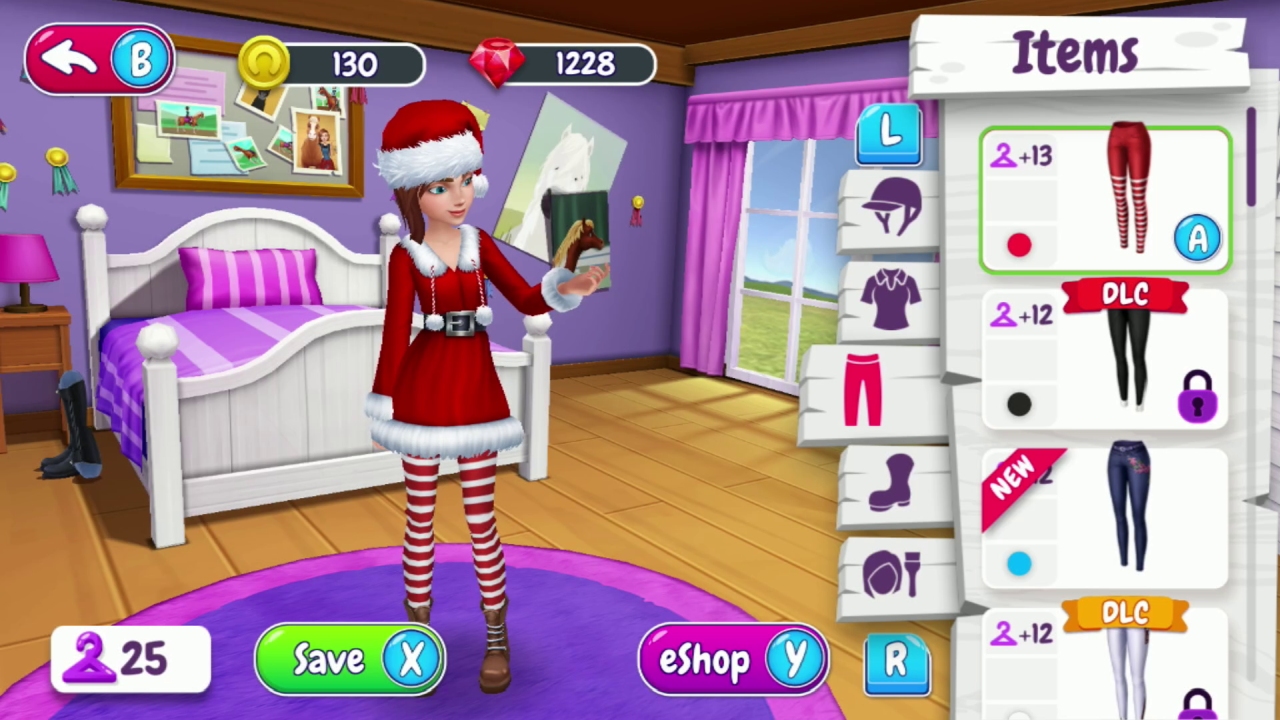Select the boots category
The image size is (1280, 720).
(x=890, y=480)
